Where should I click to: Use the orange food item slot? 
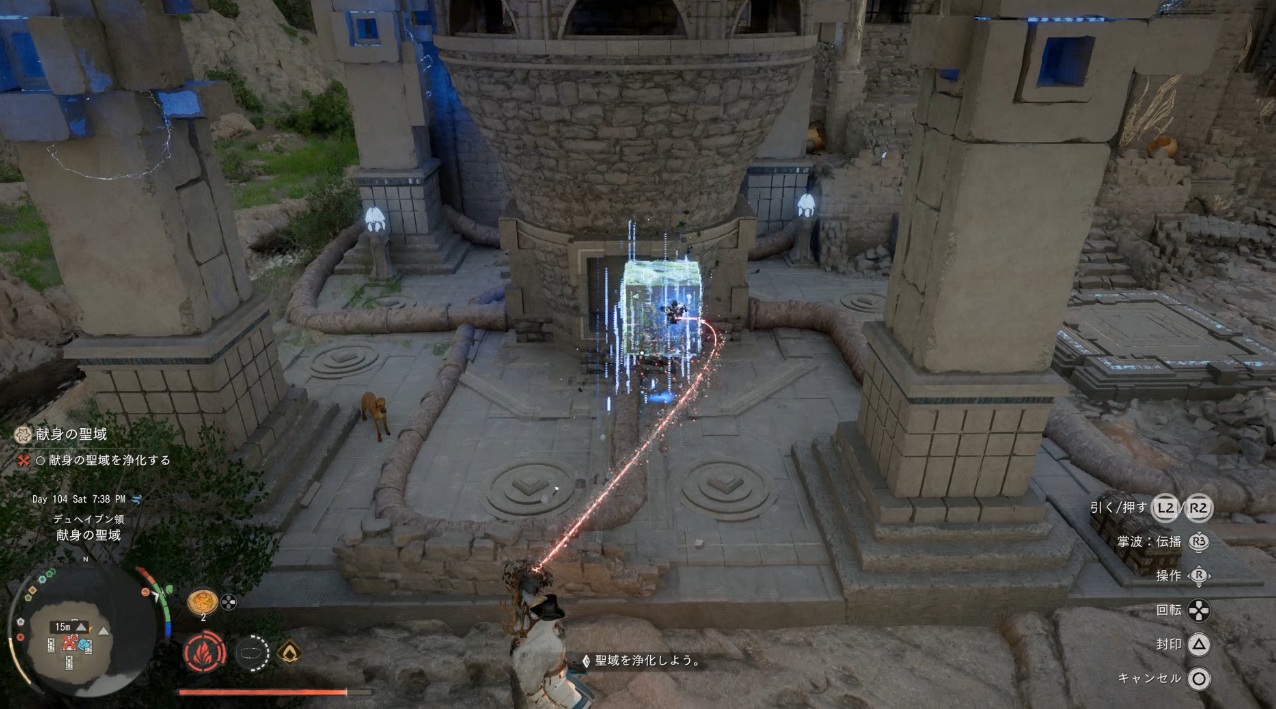tap(202, 601)
